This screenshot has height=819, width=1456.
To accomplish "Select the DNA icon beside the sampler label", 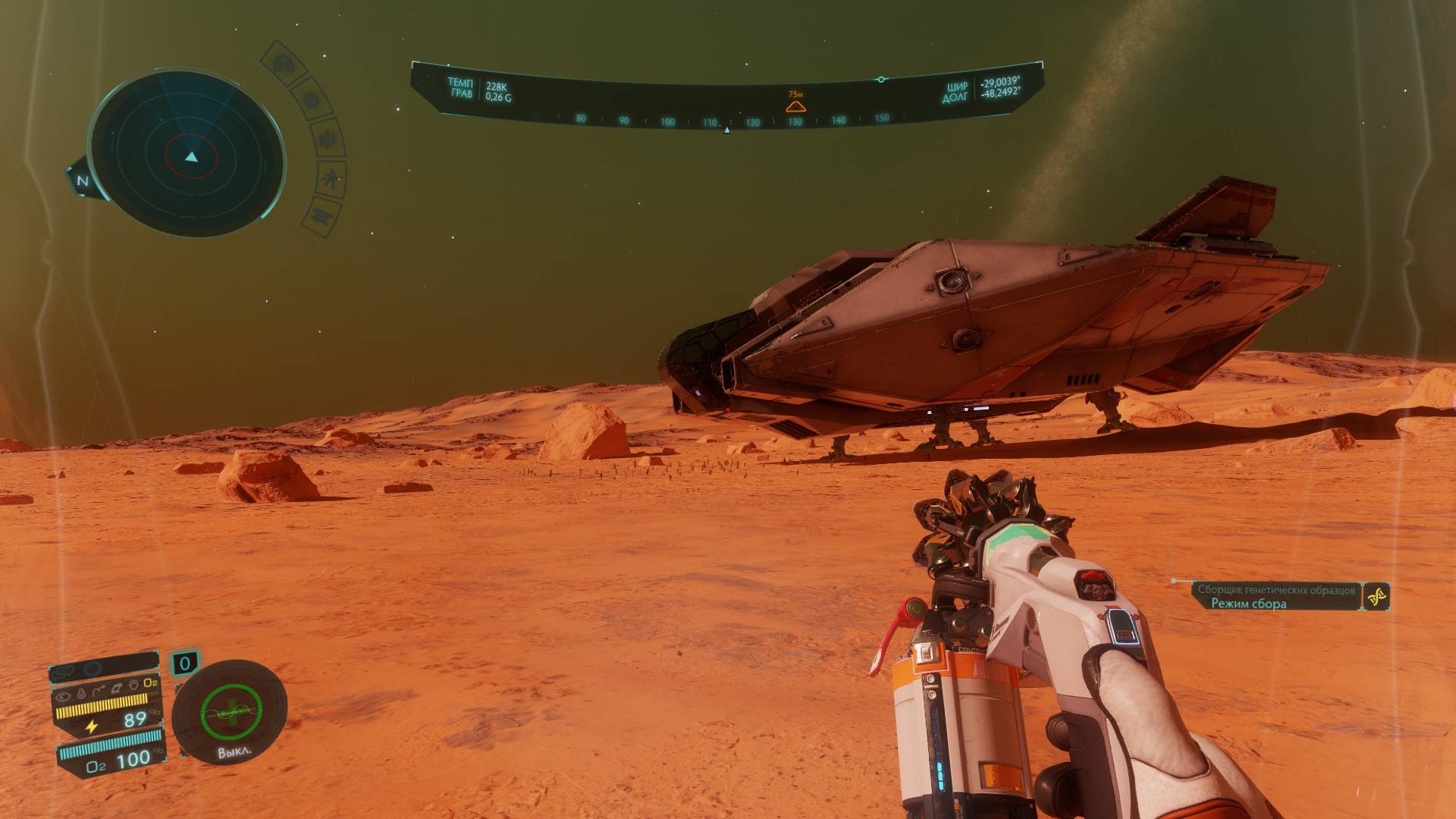I will 1376,596.
